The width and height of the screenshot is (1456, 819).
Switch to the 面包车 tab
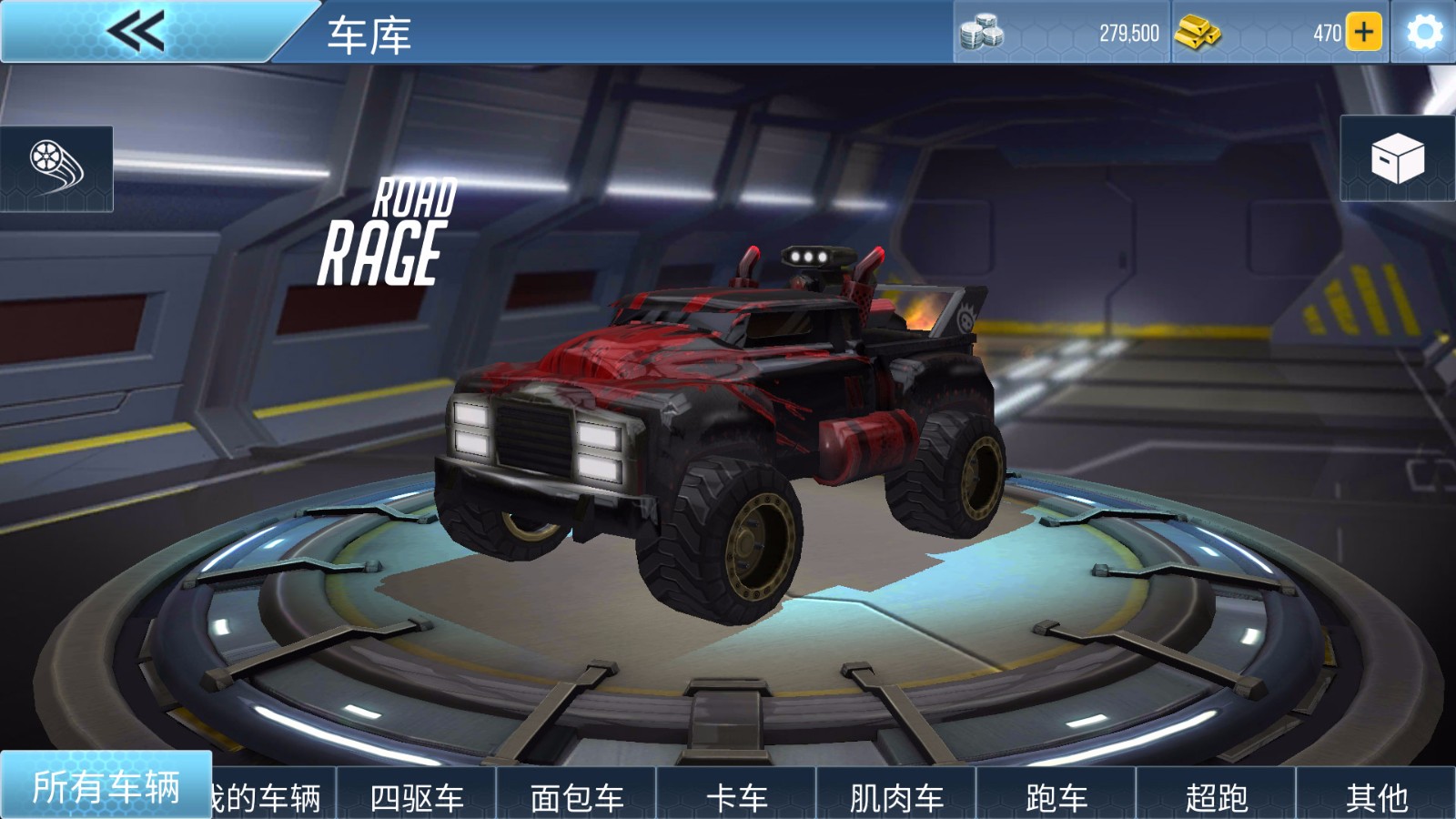coord(579,794)
